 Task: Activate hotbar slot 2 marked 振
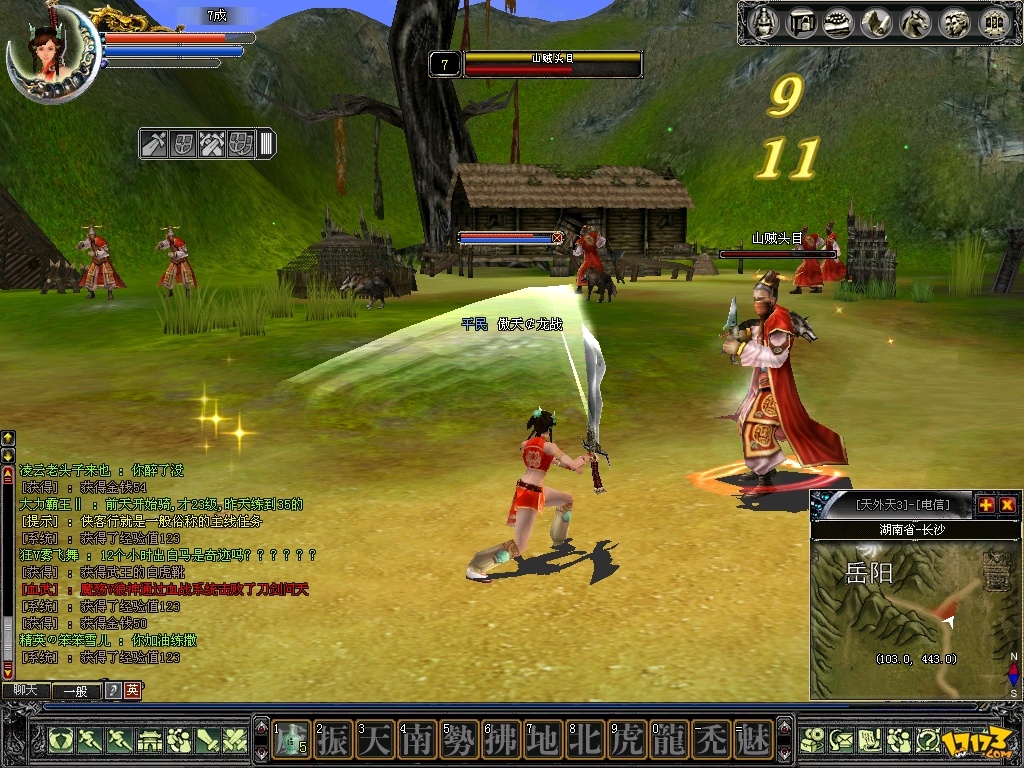click(x=333, y=741)
